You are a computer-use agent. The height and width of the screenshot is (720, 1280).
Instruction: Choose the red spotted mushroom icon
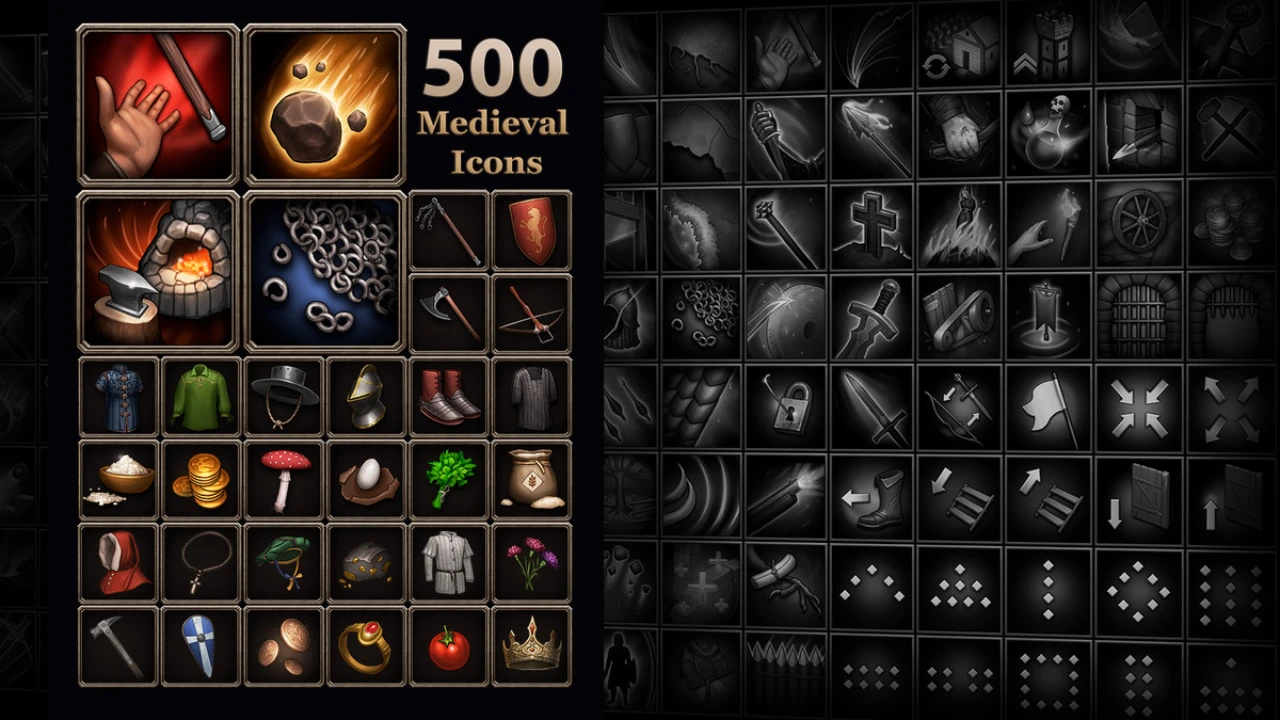(284, 480)
